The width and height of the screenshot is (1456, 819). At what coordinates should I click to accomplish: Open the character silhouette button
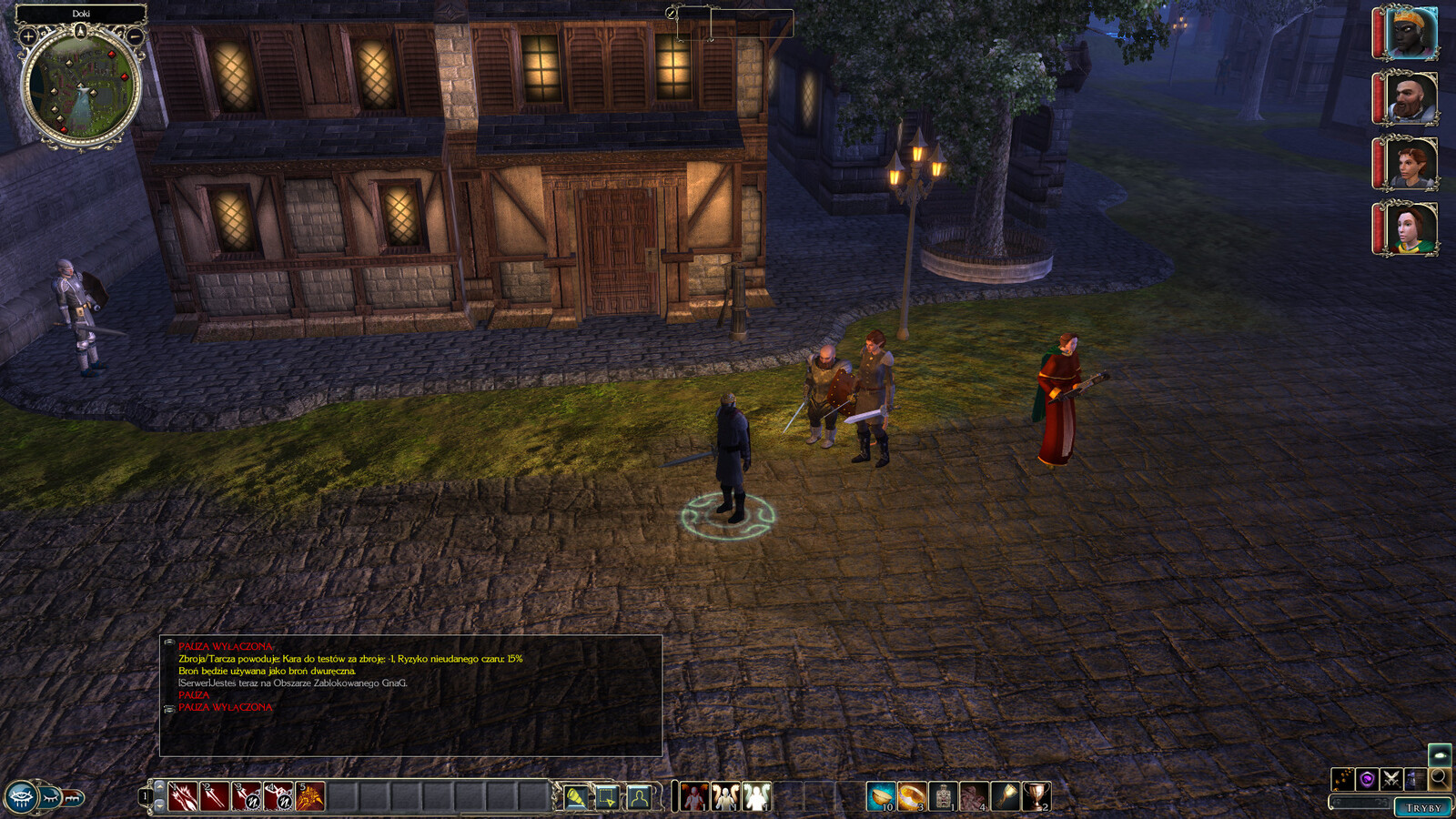coord(639,797)
